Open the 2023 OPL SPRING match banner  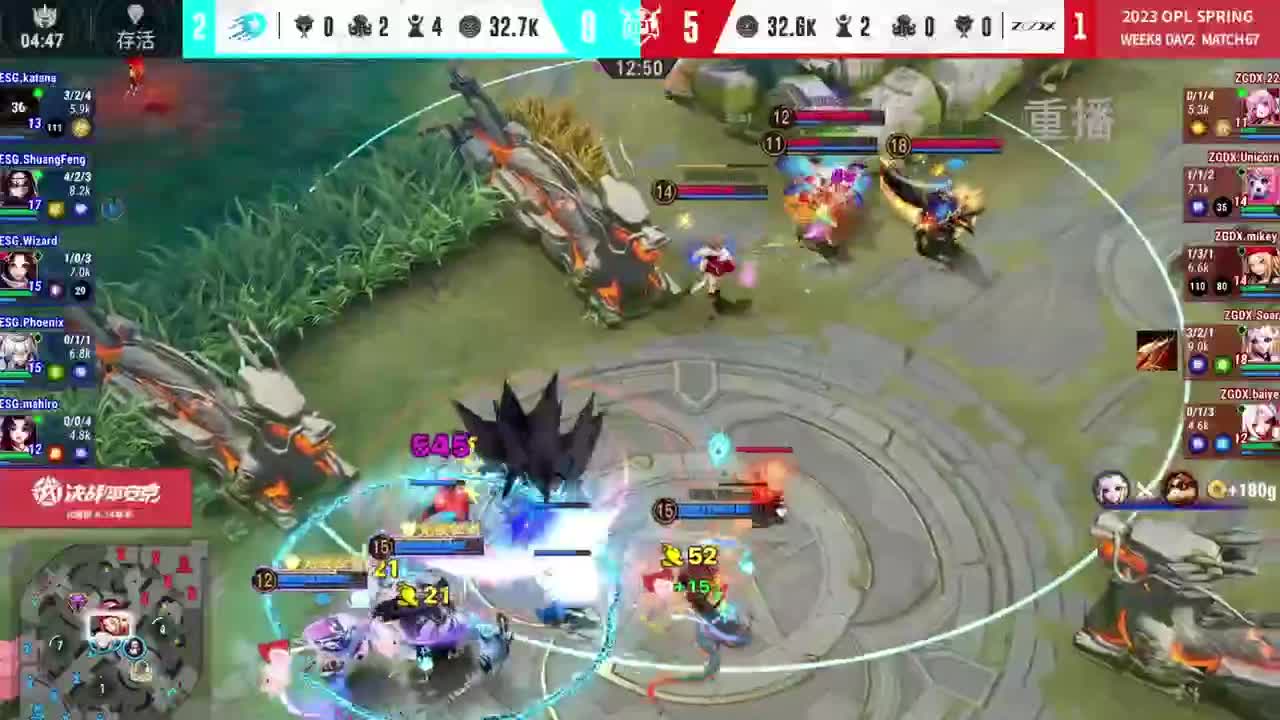pyautogui.click(x=1190, y=27)
